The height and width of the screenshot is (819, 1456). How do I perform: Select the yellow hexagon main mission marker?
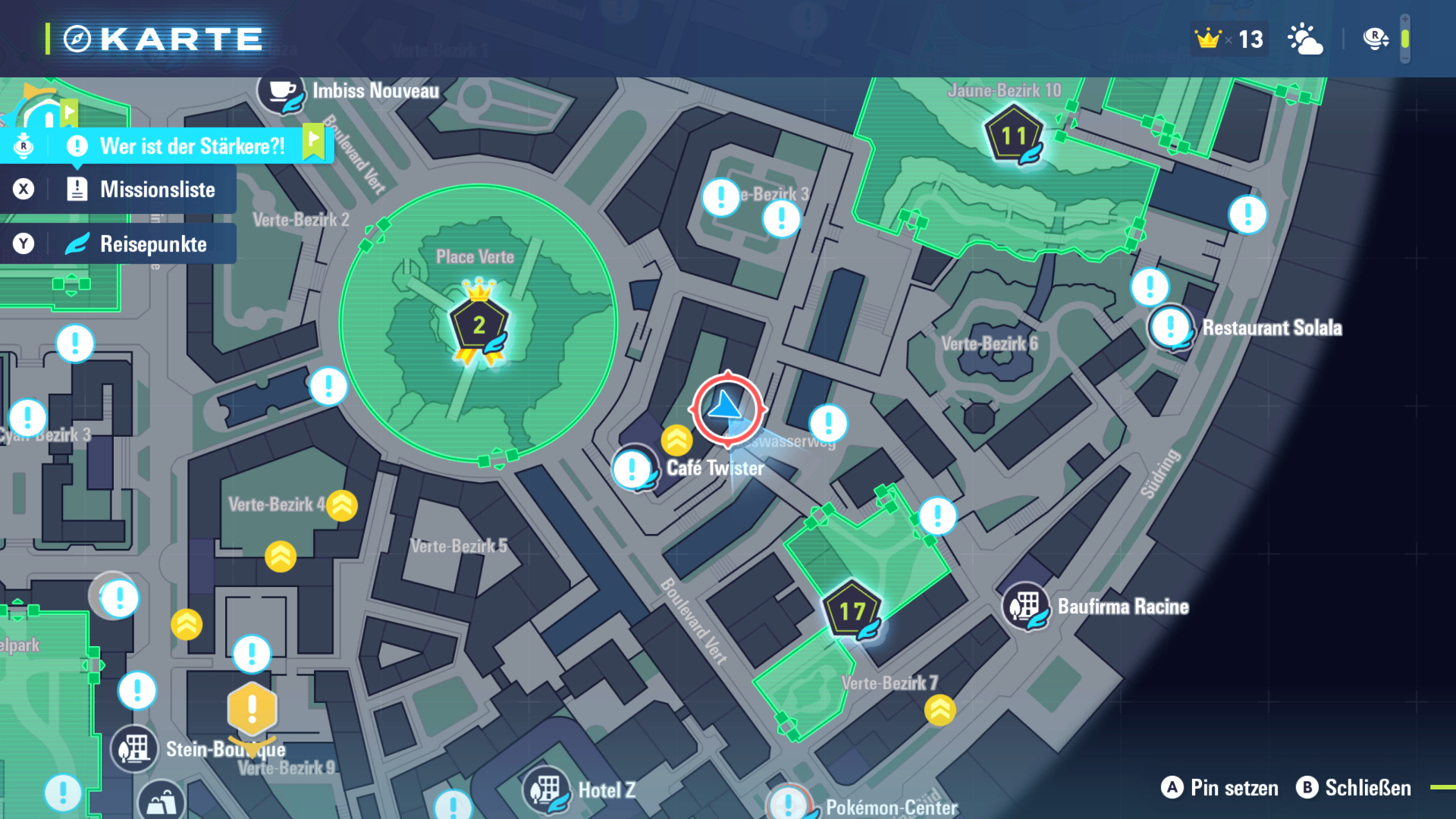coord(252,710)
